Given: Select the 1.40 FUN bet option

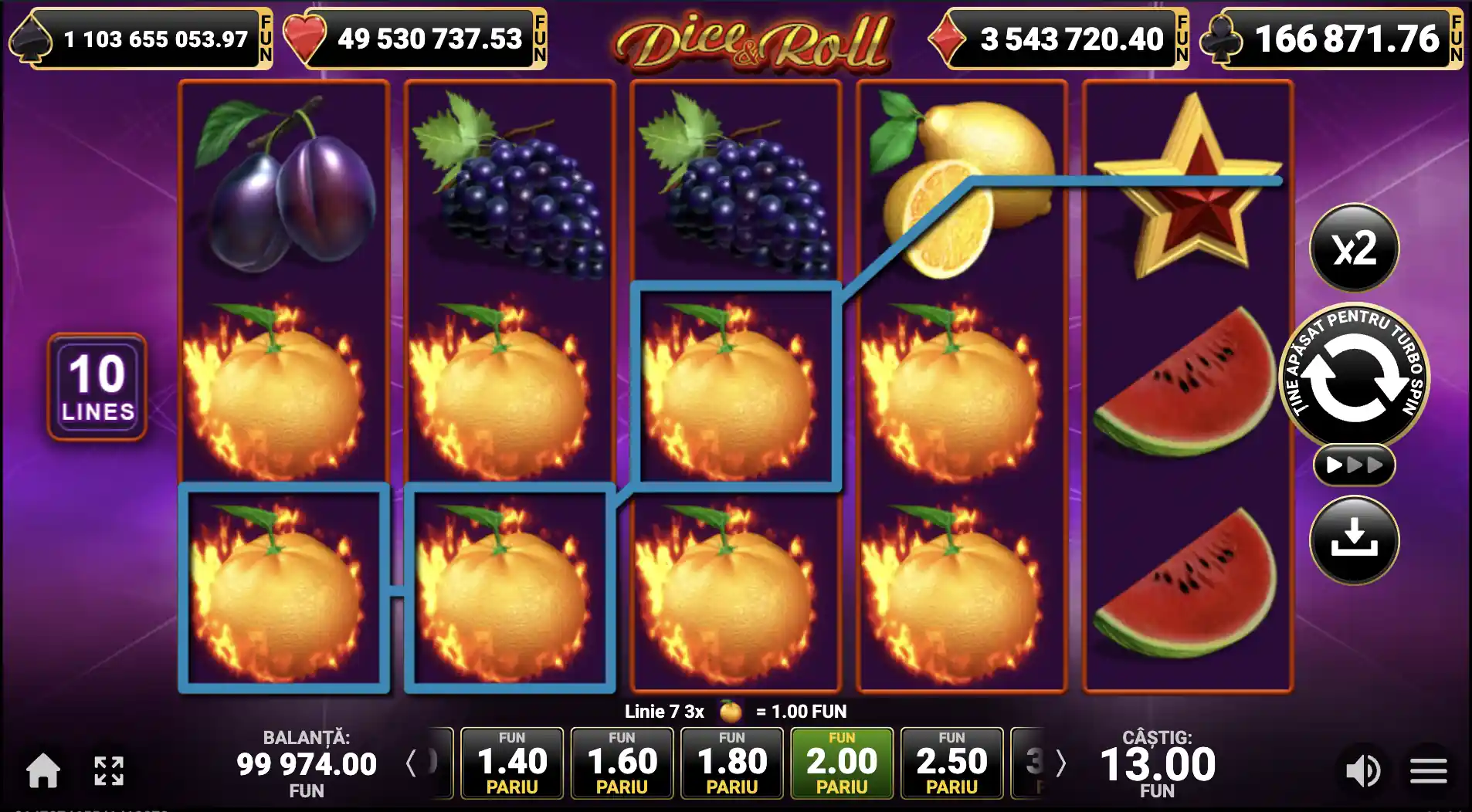Looking at the screenshot, I should [x=512, y=763].
